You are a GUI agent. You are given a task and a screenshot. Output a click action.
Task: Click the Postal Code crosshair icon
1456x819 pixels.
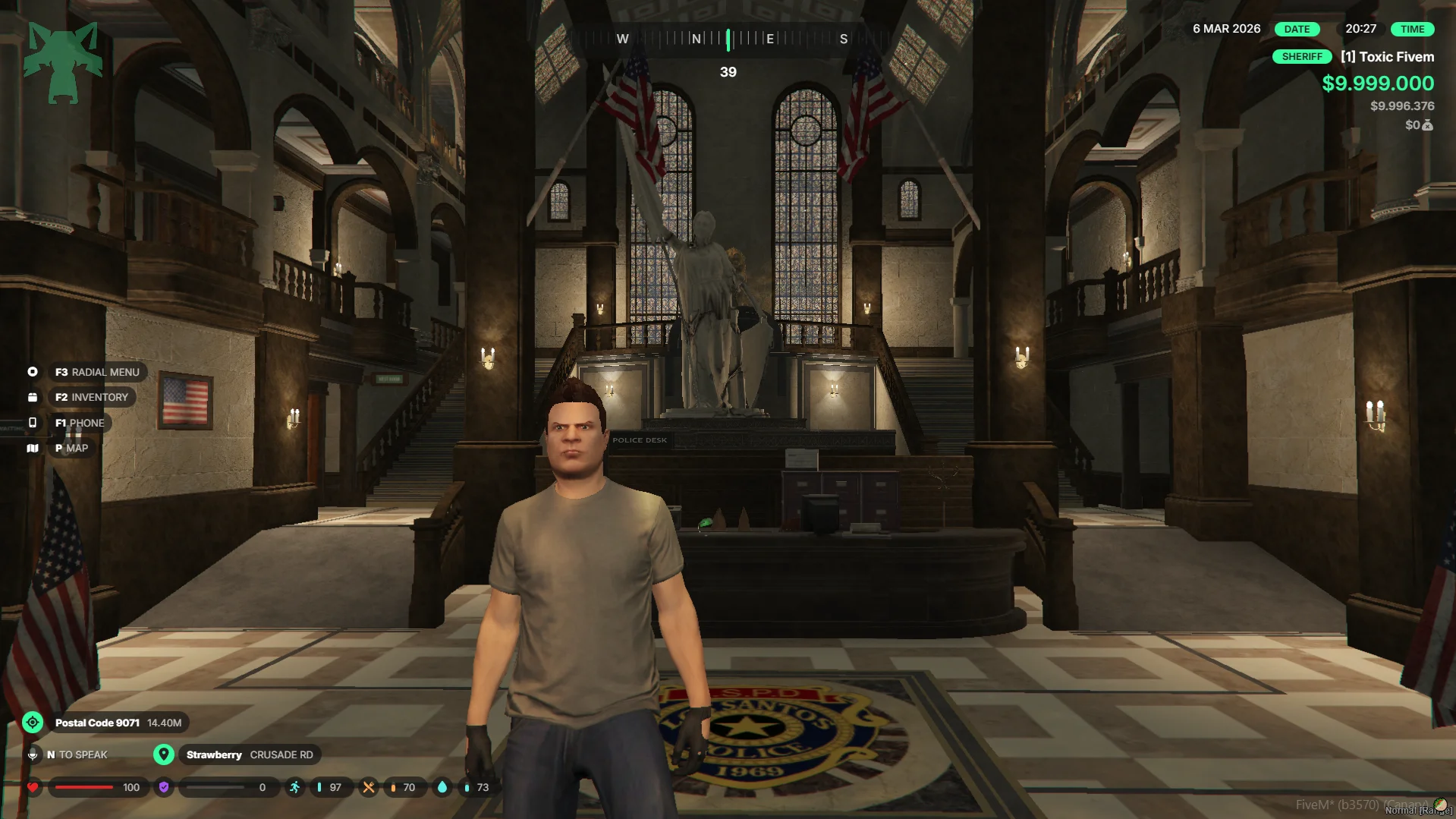(x=33, y=723)
